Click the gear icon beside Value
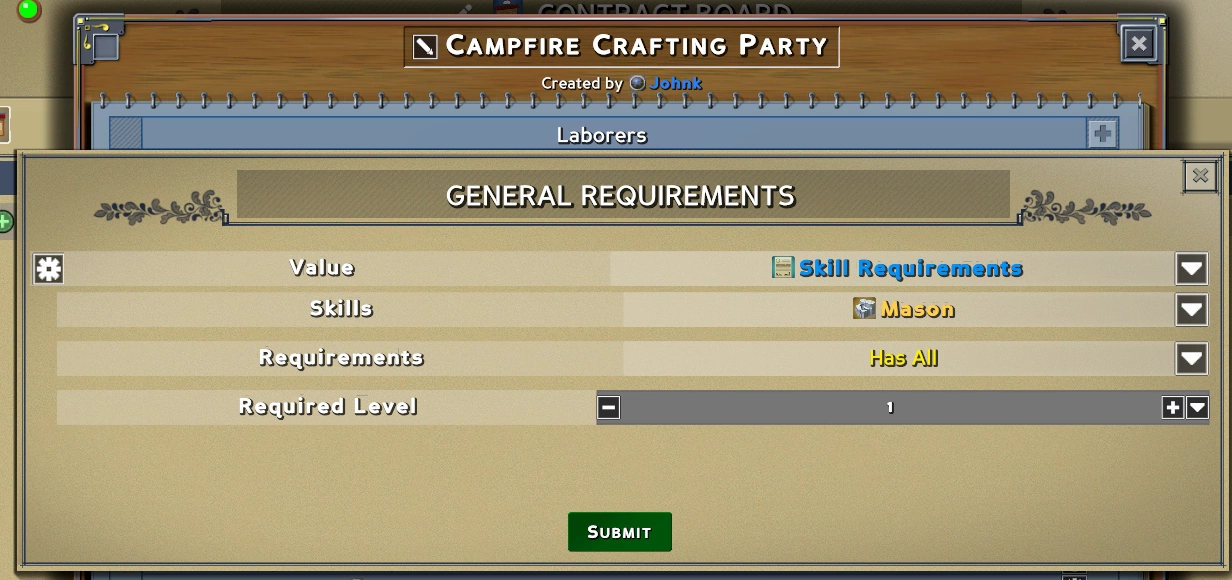Image resolution: width=1232 pixels, height=580 pixels. tap(48, 268)
